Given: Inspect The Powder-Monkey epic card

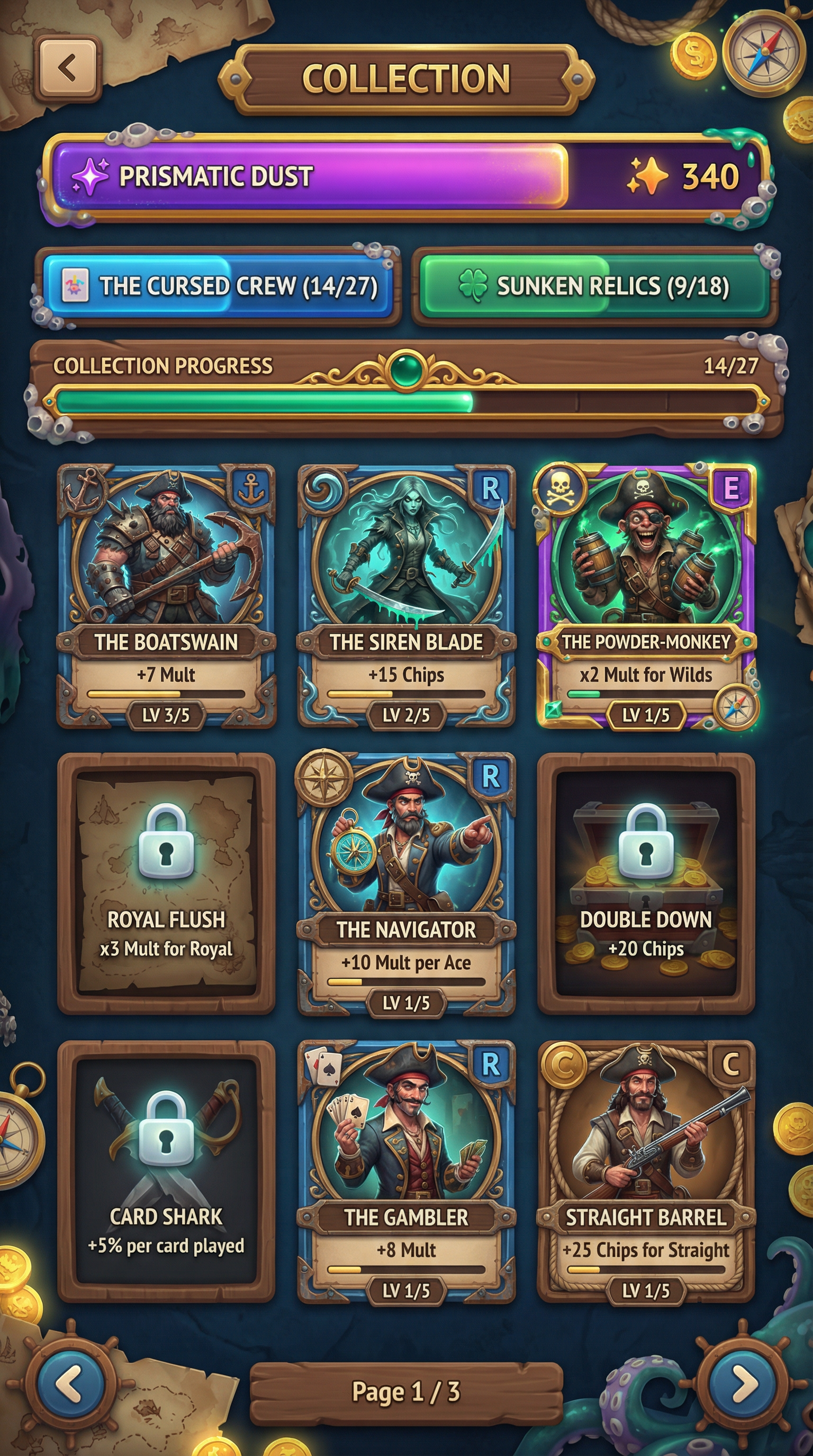Looking at the screenshot, I should (x=646, y=595).
